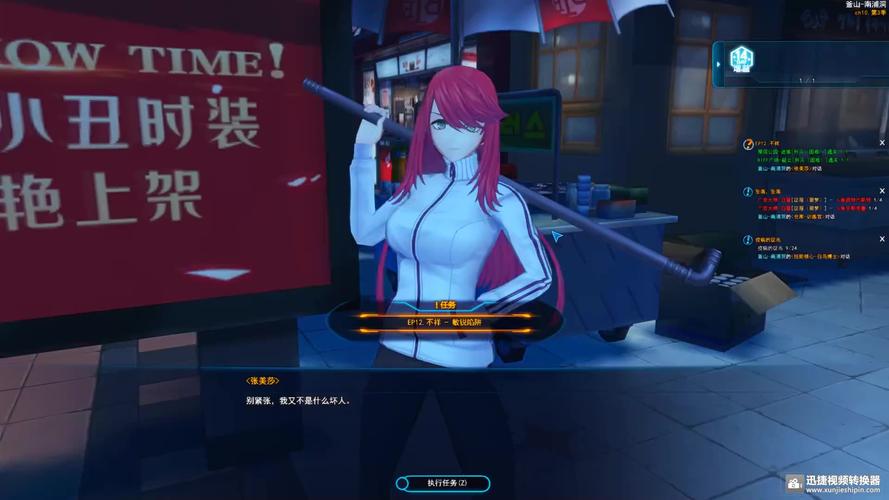The image size is (889, 500).
Task: Click the level 14 hexagon badge
Action: point(741,58)
